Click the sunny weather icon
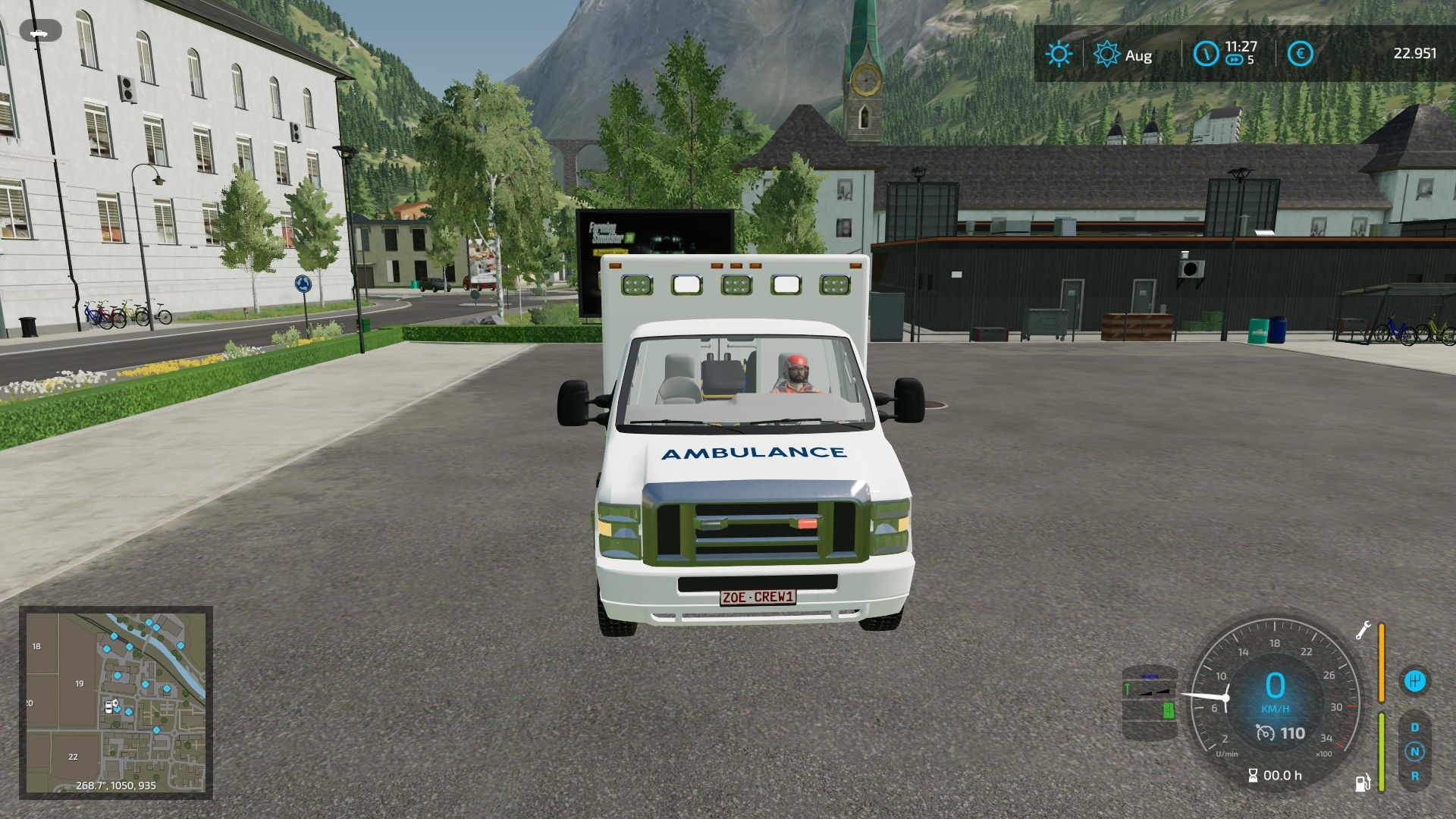This screenshot has height=819, width=1456. (x=1059, y=55)
